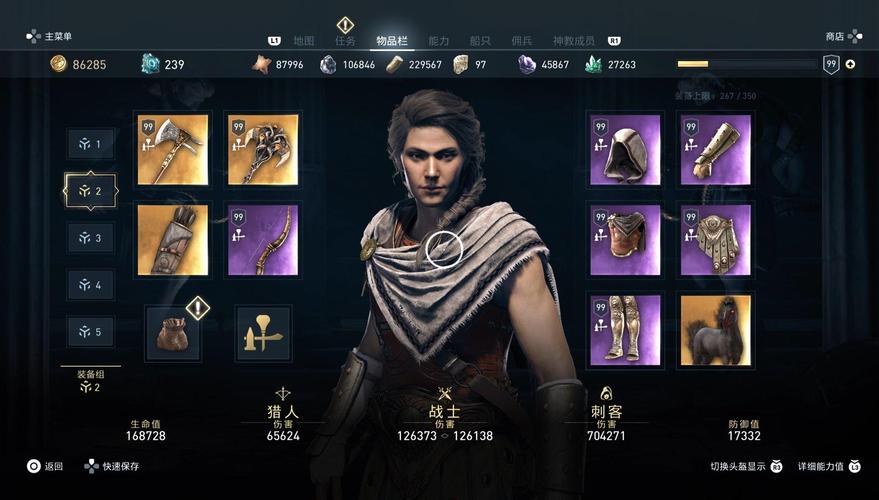The image size is (879, 500).
Task: Switch to the 地图 tab
Action: click(x=304, y=41)
